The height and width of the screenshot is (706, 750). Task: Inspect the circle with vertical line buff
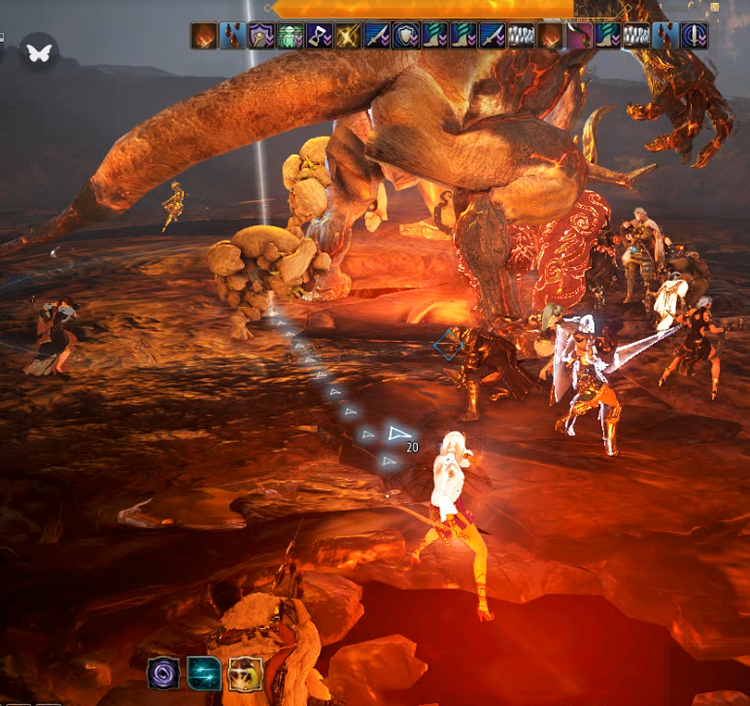[x=695, y=37]
